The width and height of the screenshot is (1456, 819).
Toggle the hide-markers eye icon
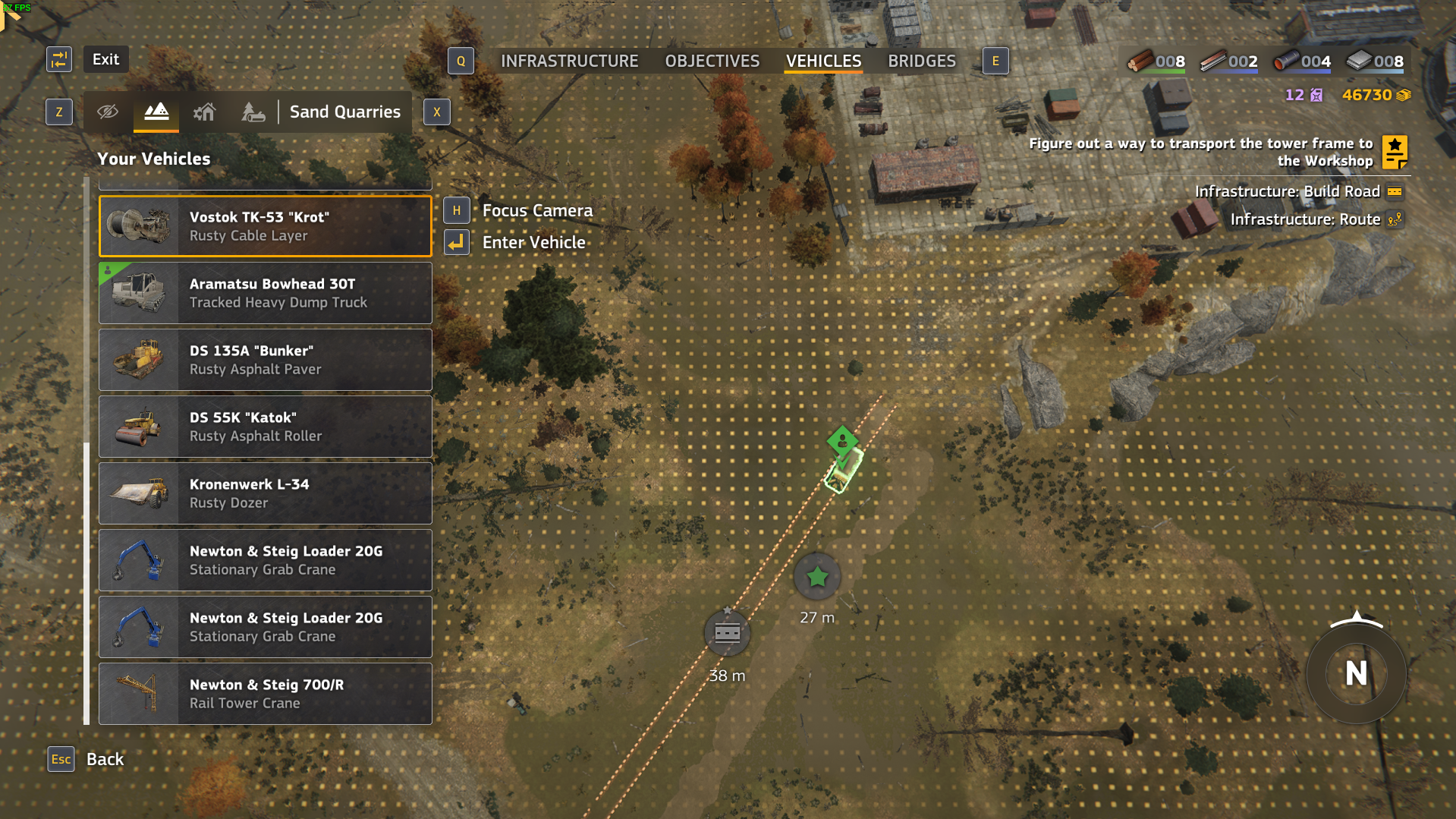(108, 112)
